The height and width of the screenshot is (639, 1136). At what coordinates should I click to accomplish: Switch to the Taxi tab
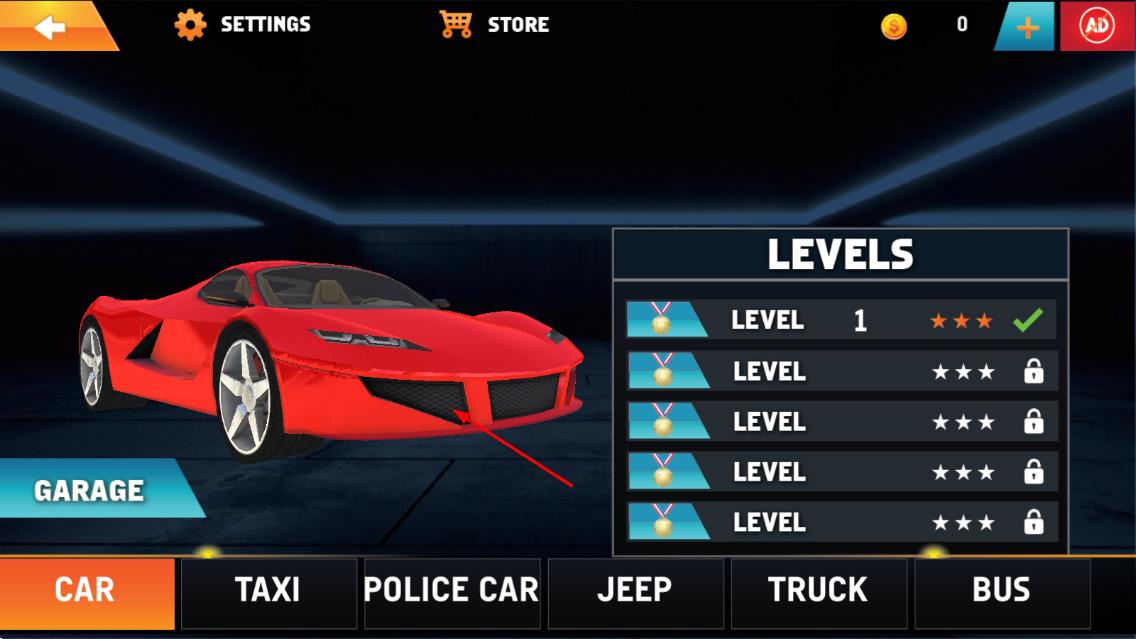point(268,590)
